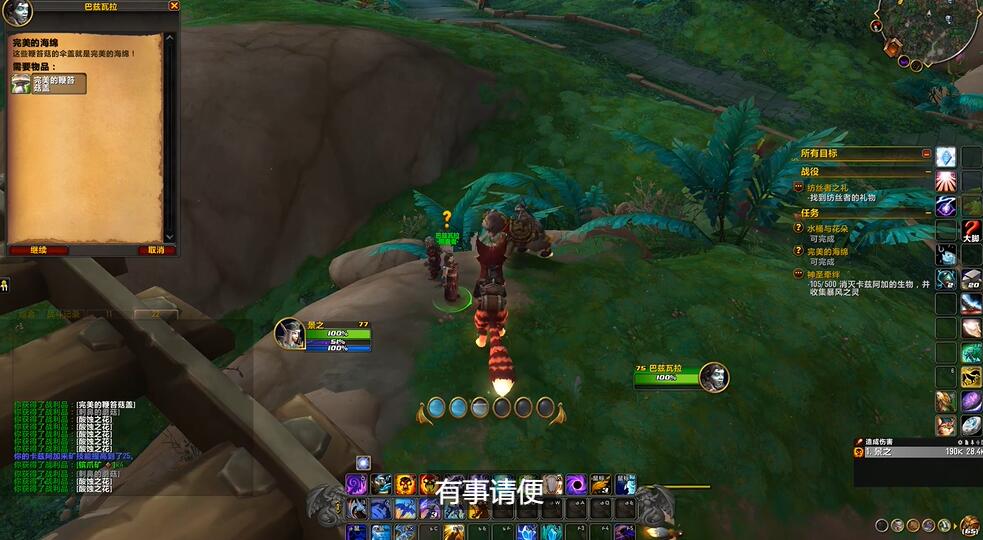The image size is (983, 540).
Task: Click the 继续 (Continue) quest button
Action: (38, 250)
